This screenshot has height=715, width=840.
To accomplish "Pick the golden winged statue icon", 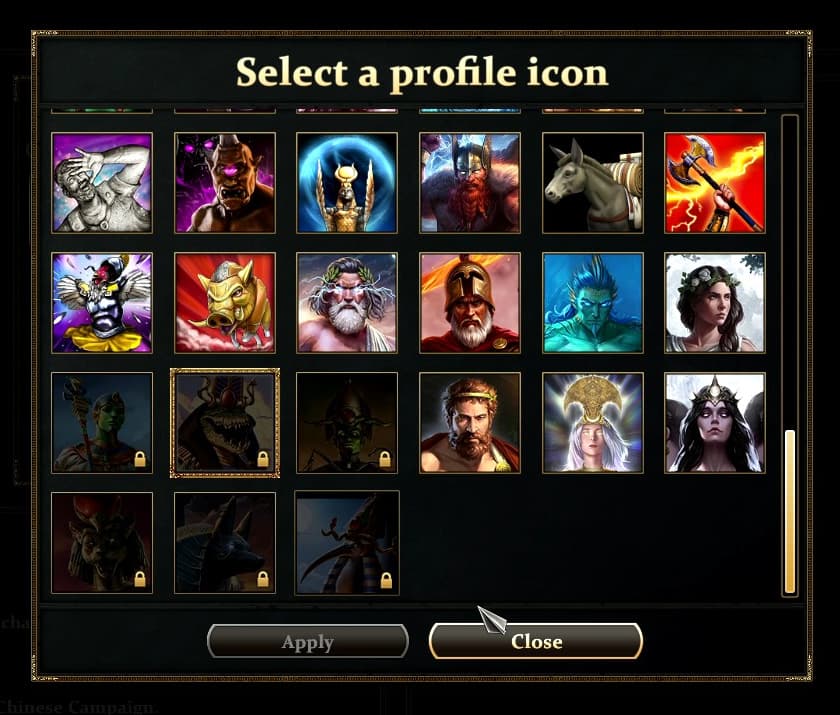I will point(347,183).
